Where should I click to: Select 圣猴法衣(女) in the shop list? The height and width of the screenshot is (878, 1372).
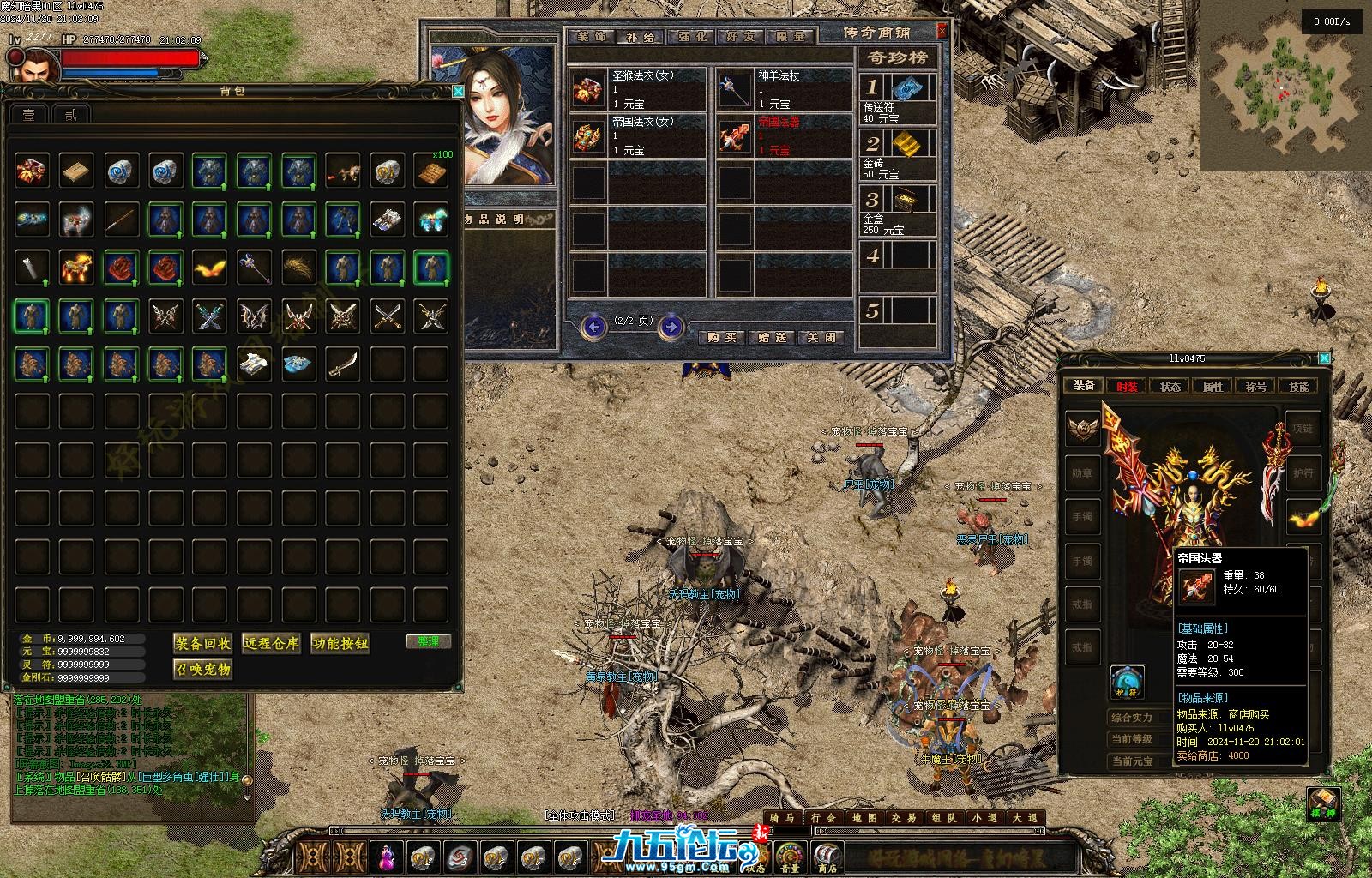click(637, 89)
